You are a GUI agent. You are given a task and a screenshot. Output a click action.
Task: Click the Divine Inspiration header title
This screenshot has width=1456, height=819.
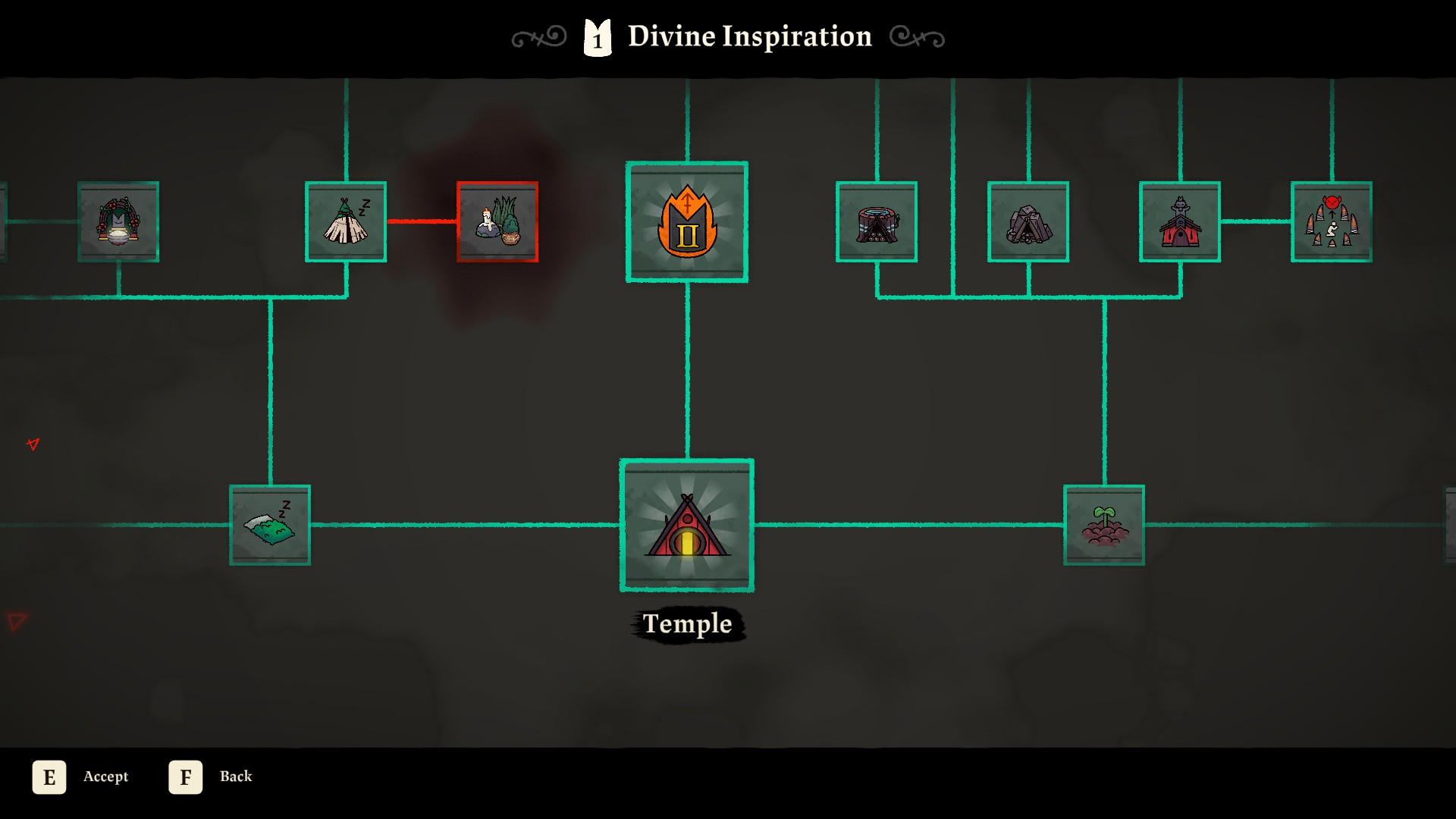[749, 36]
